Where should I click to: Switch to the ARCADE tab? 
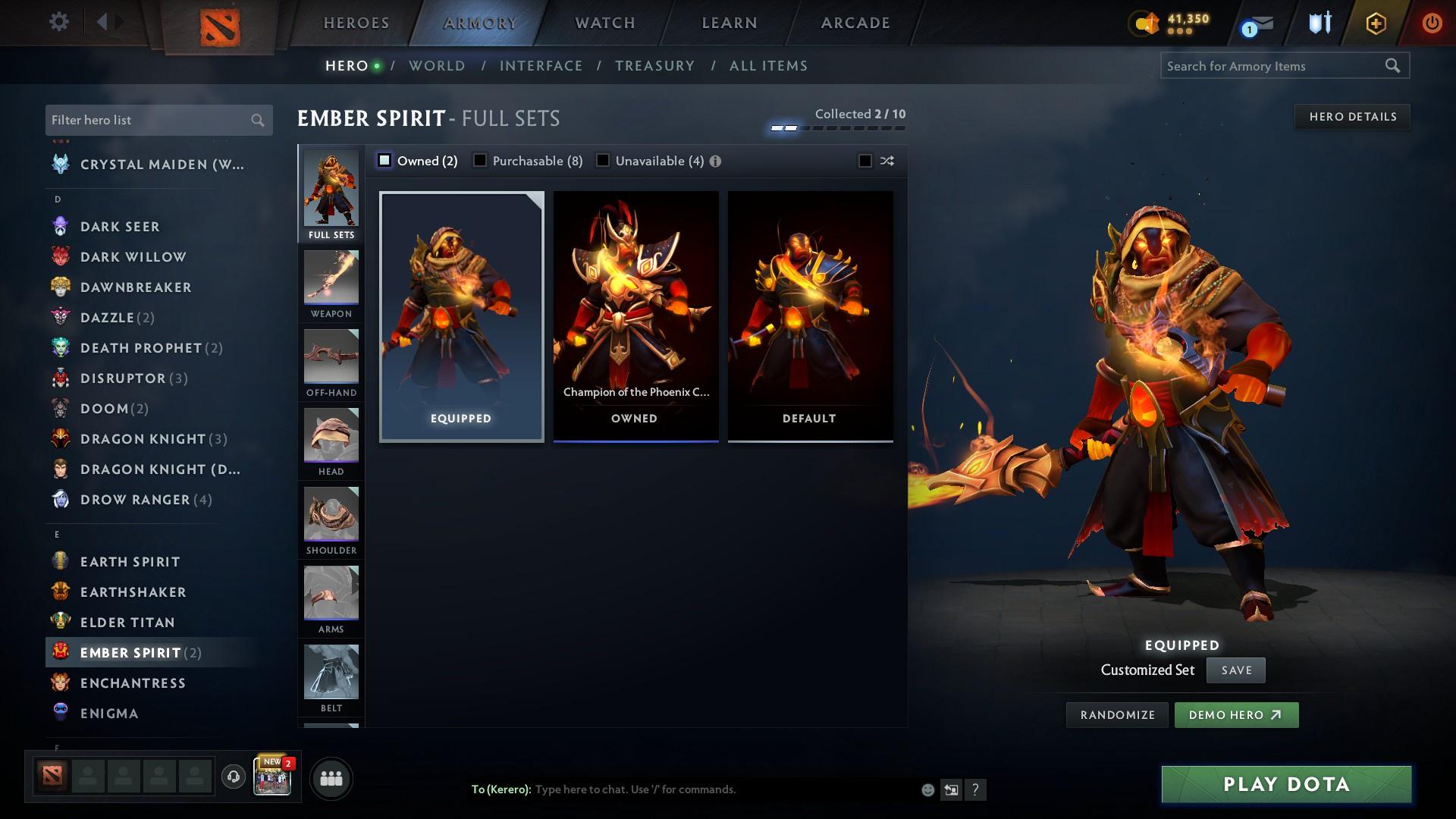click(855, 23)
